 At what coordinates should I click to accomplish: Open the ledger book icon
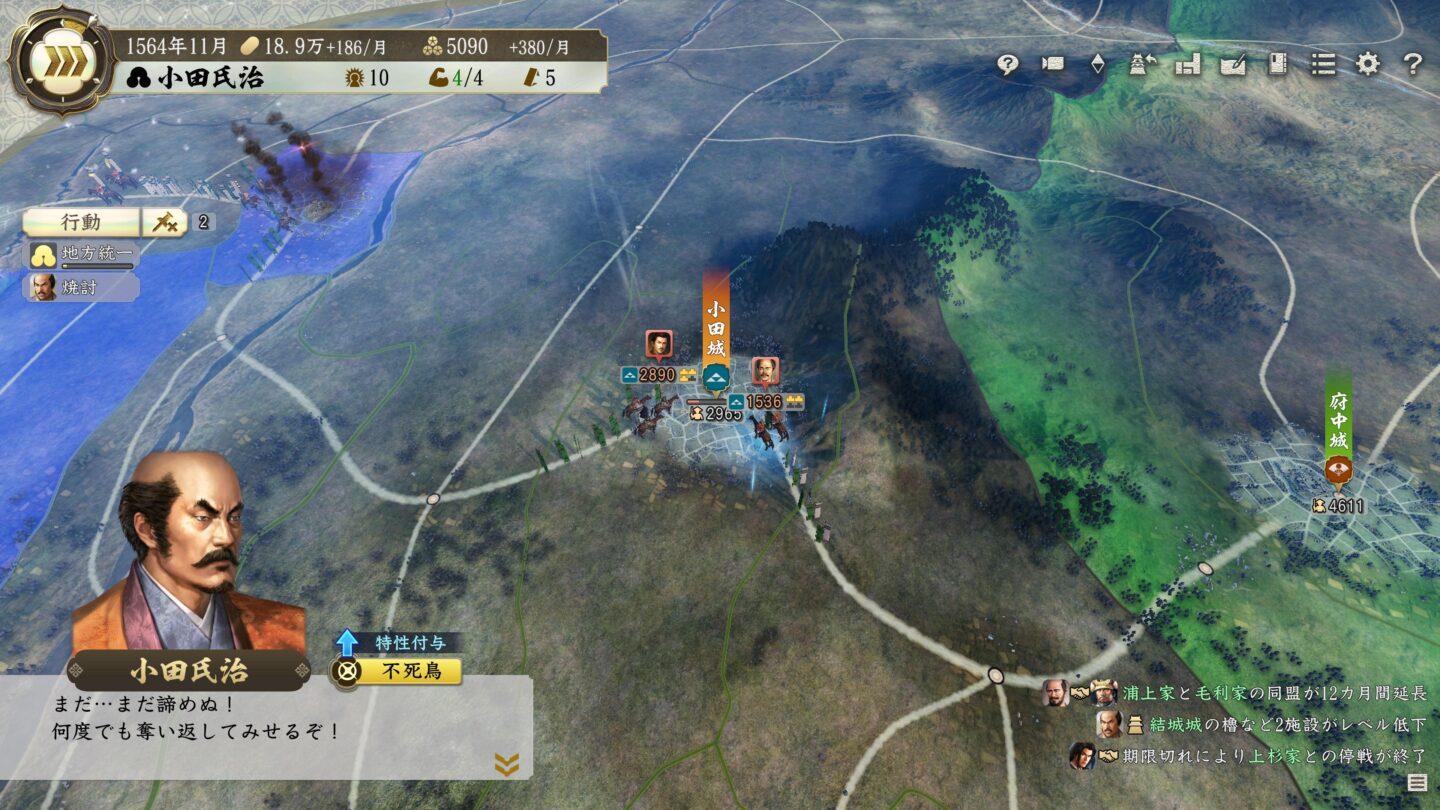pyautogui.click(x=1278, y=64)
